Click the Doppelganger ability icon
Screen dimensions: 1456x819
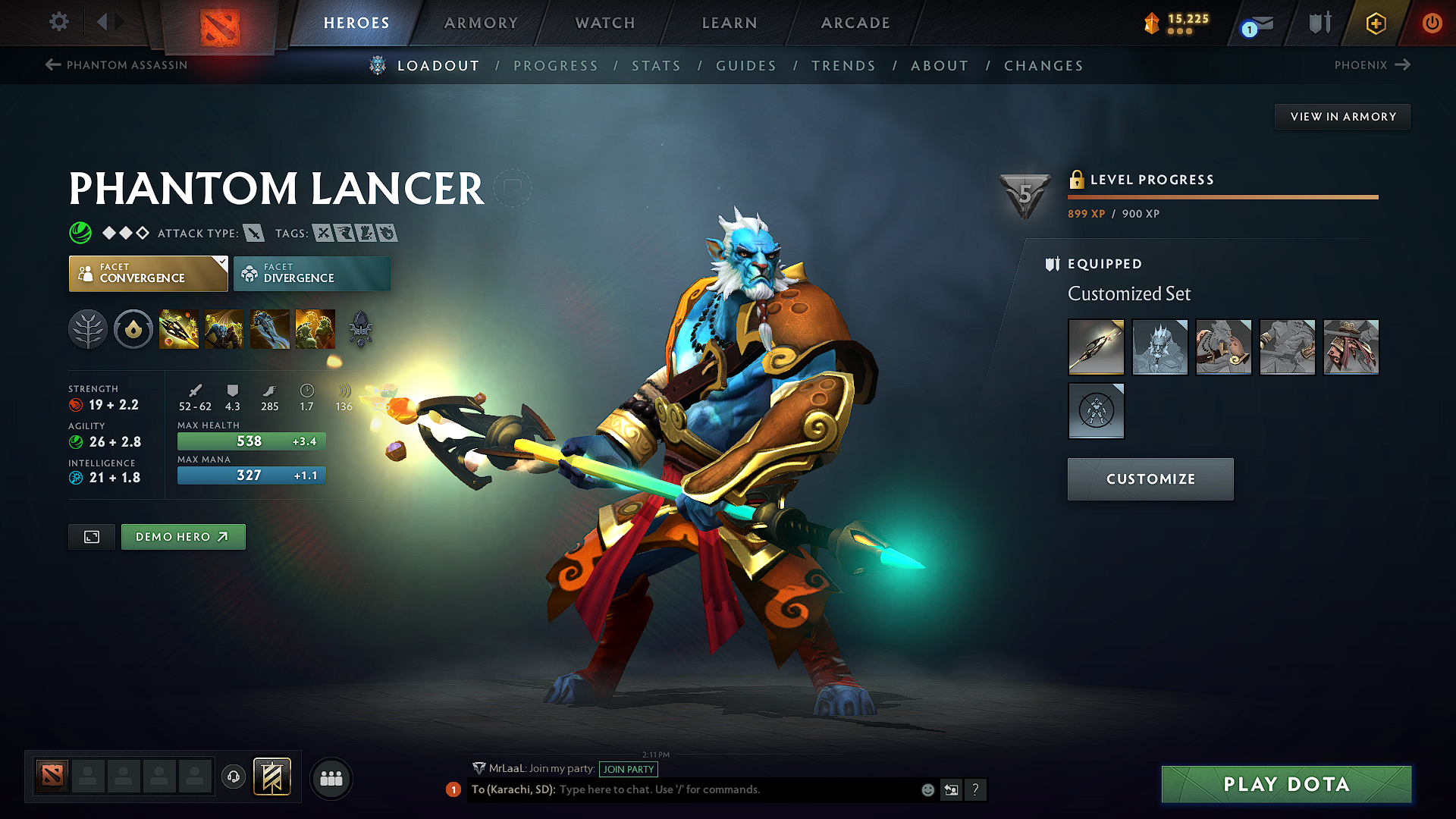(x=224, y=329)
